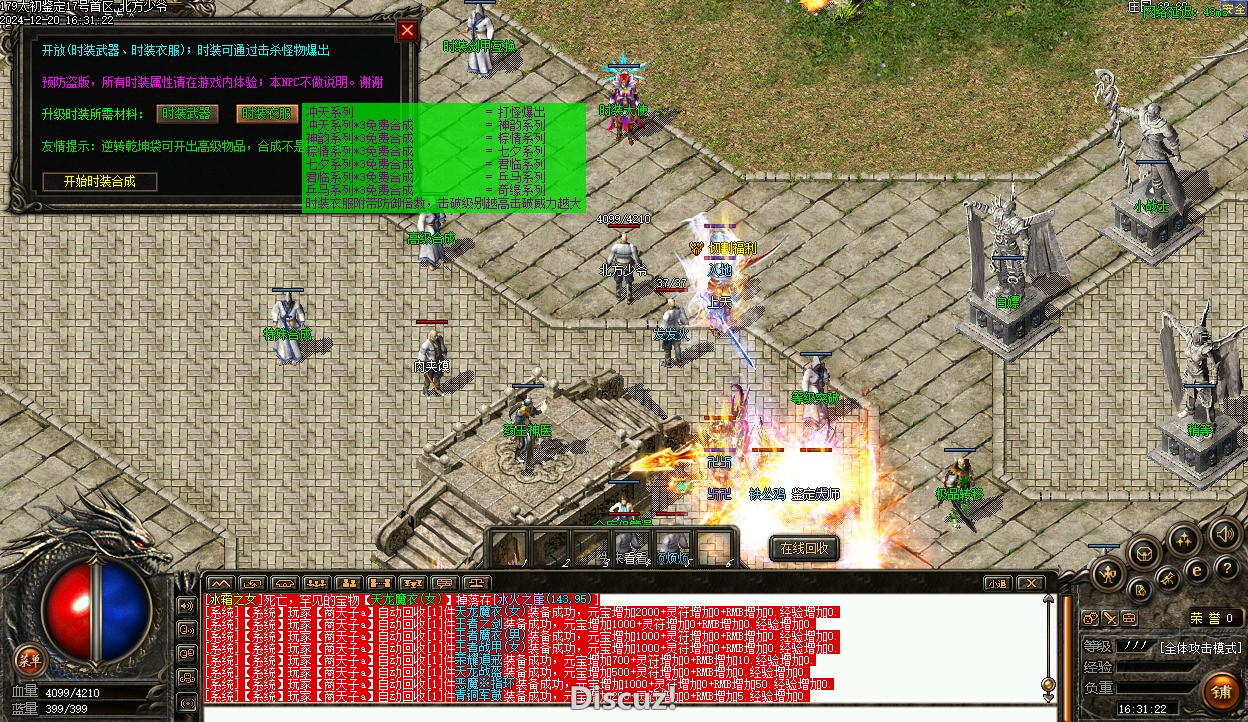The width and height of the screenshot is (1248, 722).
Task: Click the speech bubble chat channel tab
Action: [444, 583]
